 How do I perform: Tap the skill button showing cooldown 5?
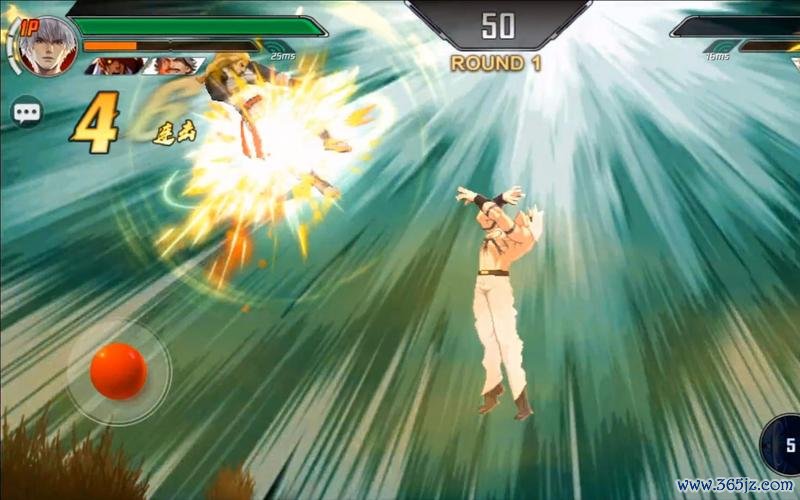point(783,446)
